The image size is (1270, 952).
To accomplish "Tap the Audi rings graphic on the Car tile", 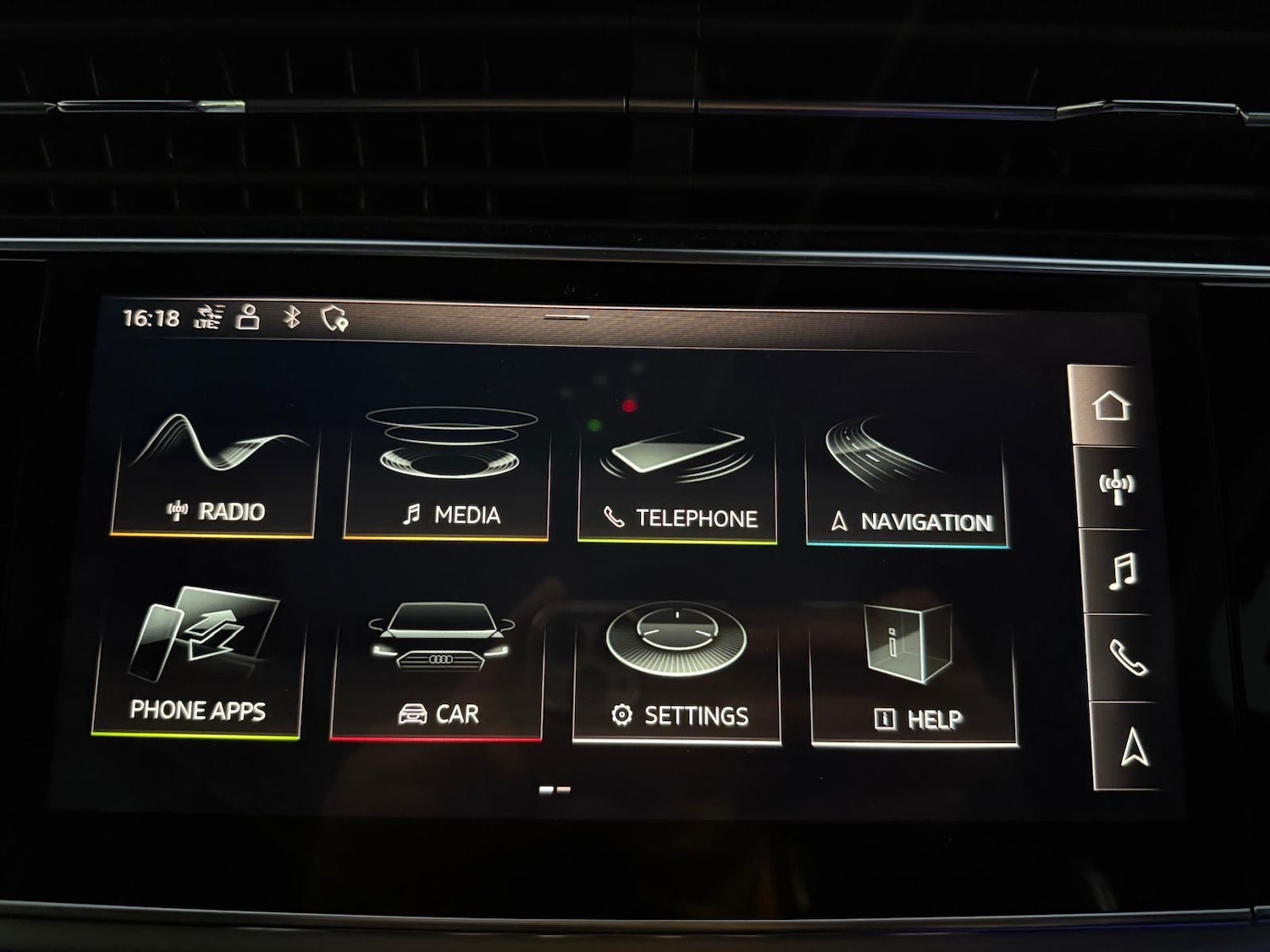I will [x=439, y=660].
